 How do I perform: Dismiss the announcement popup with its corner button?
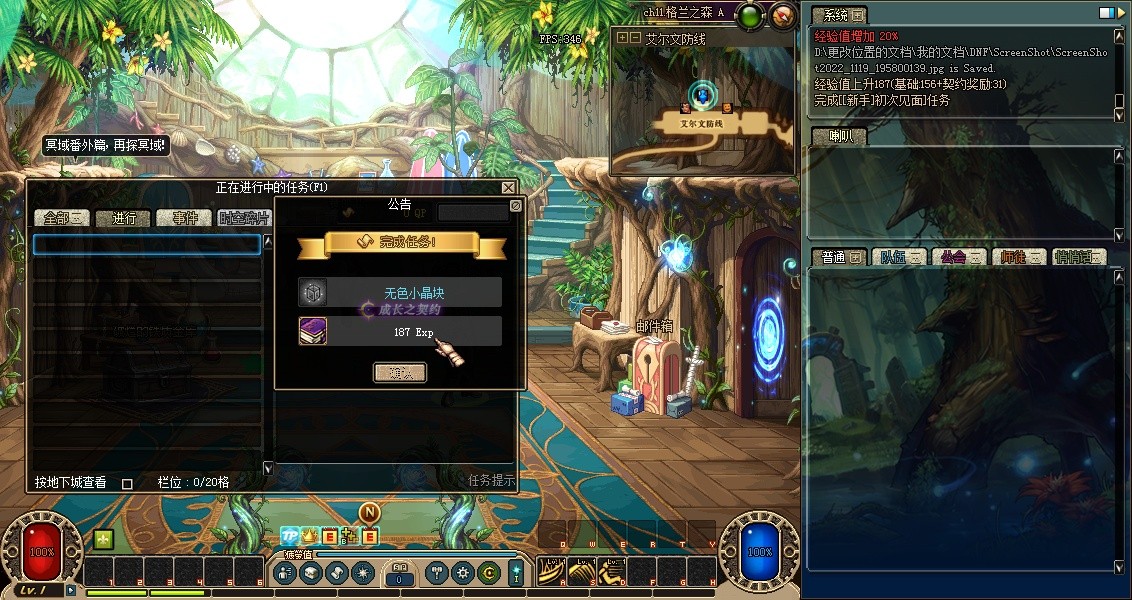[x=516, y=205]
